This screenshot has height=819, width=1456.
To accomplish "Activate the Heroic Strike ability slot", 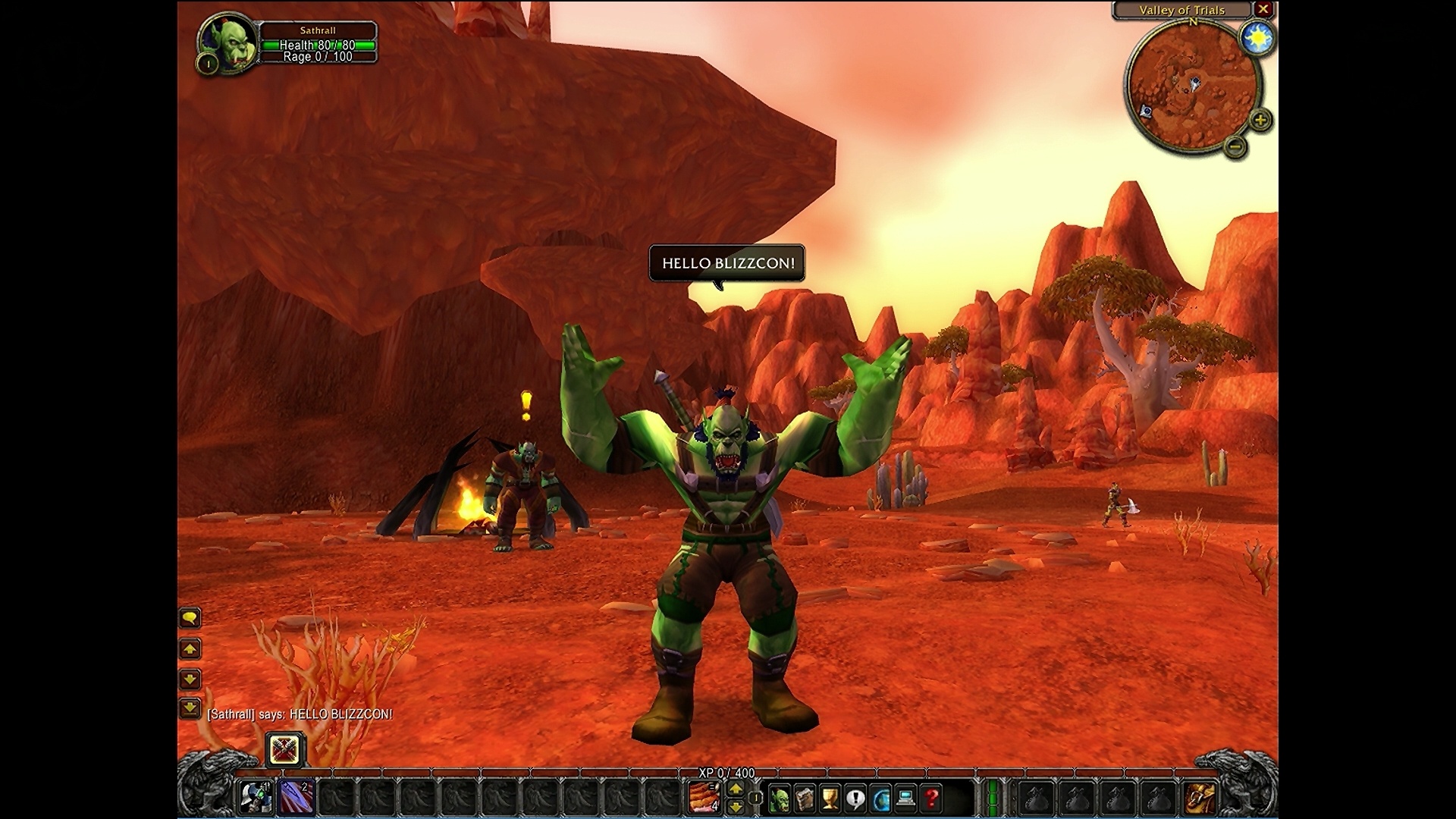I will 297,798.
